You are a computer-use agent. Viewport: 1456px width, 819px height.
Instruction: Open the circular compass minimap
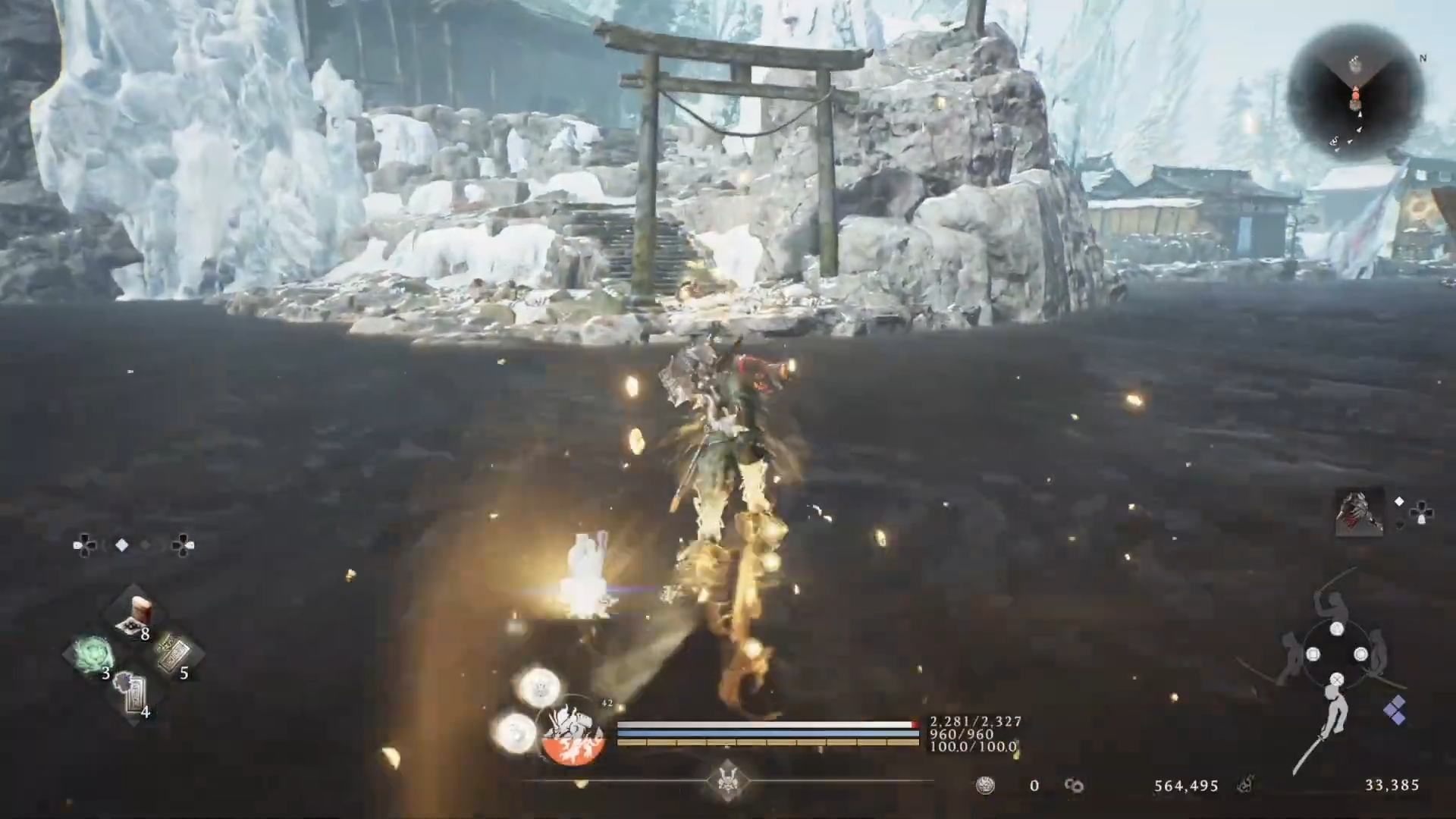pyautogui.click(x=1354, y=95)
